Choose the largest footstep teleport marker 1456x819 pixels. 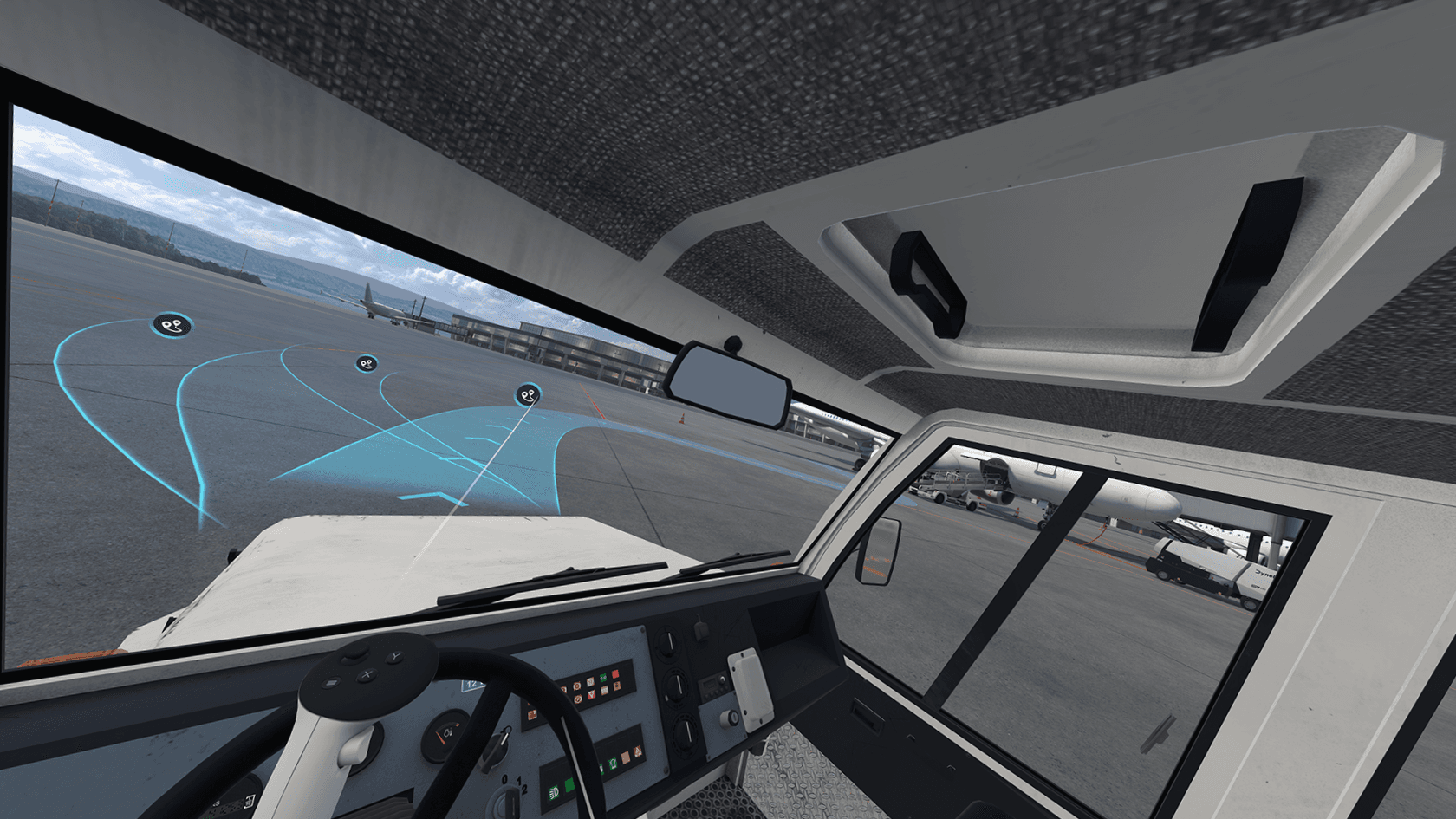172,325
